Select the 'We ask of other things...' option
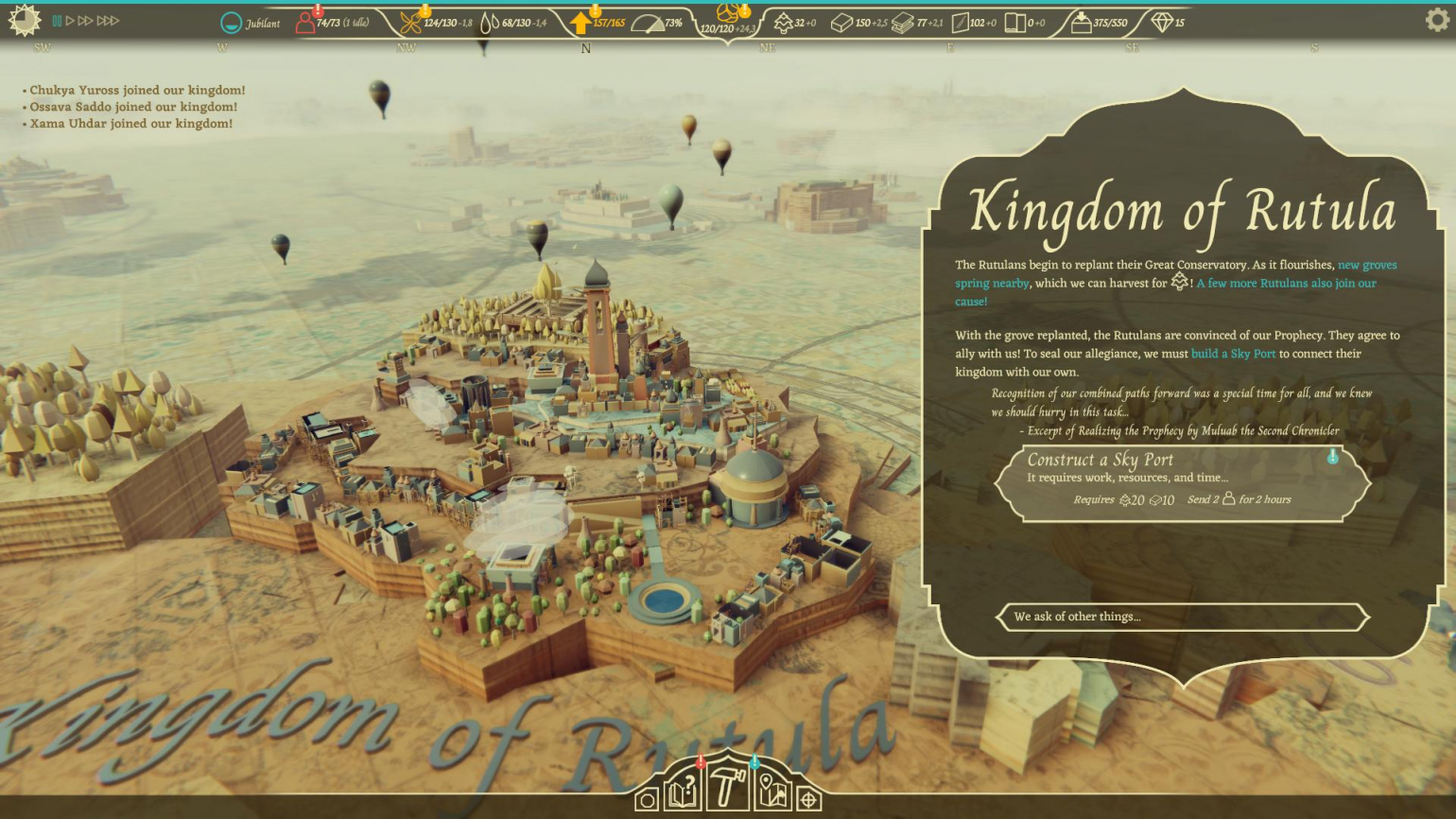 (1182, 617)
